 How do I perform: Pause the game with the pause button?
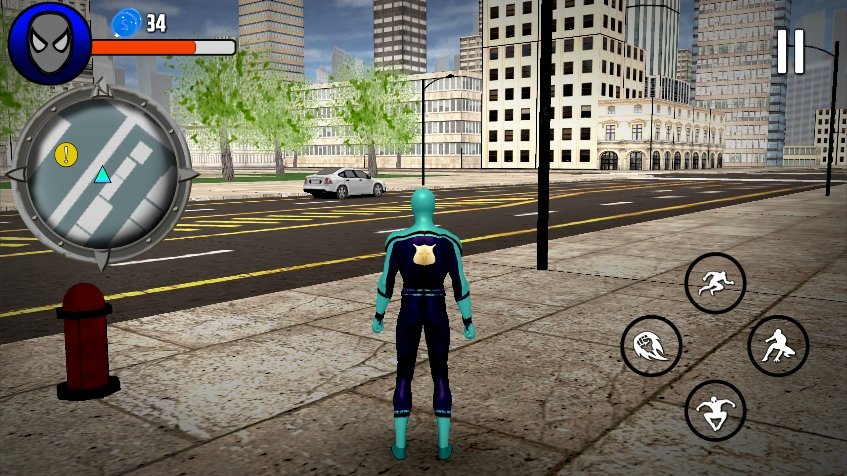click(790, 52)
